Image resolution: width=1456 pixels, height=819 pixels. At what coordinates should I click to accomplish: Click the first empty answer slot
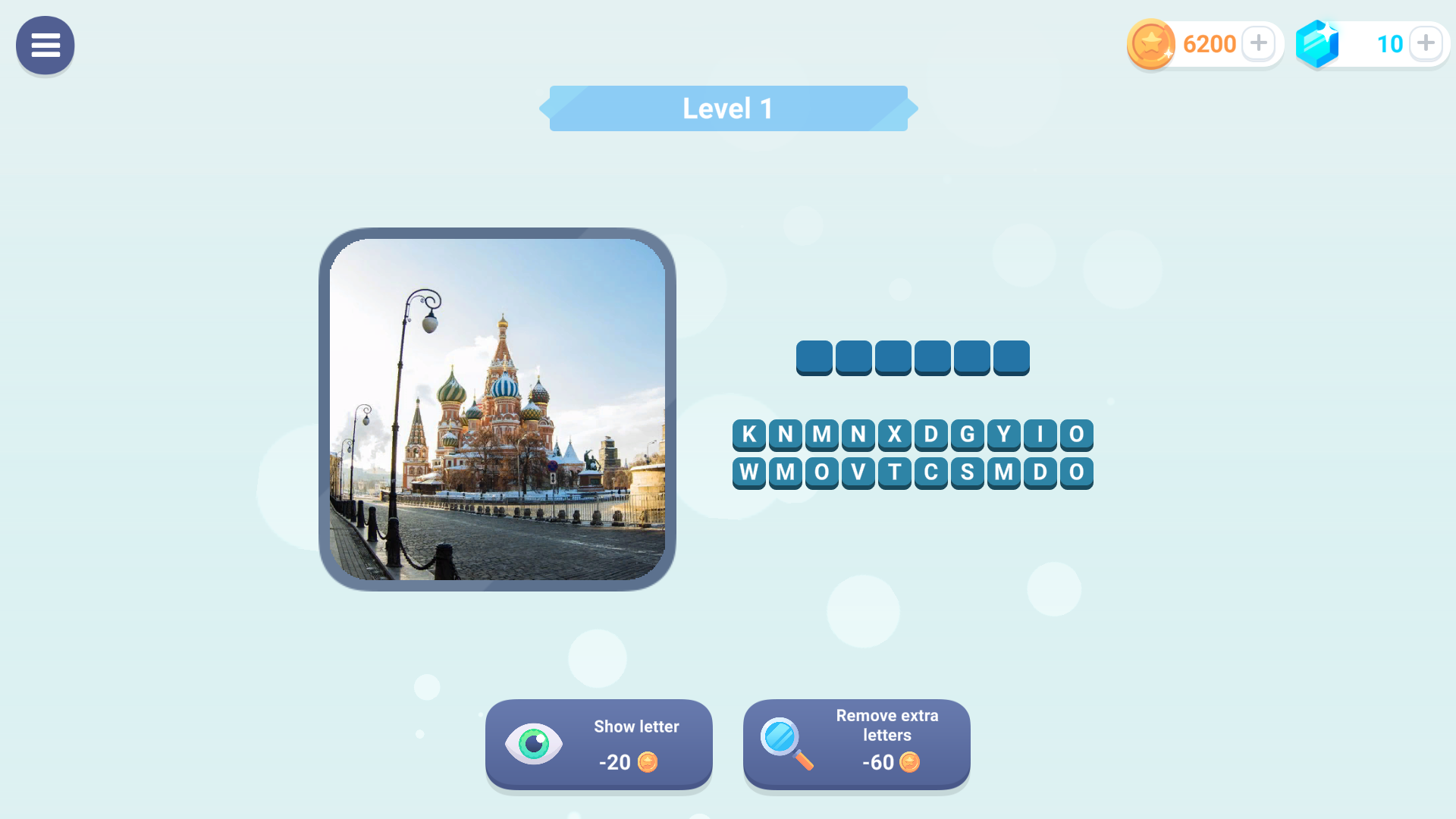tap(814, 357)
